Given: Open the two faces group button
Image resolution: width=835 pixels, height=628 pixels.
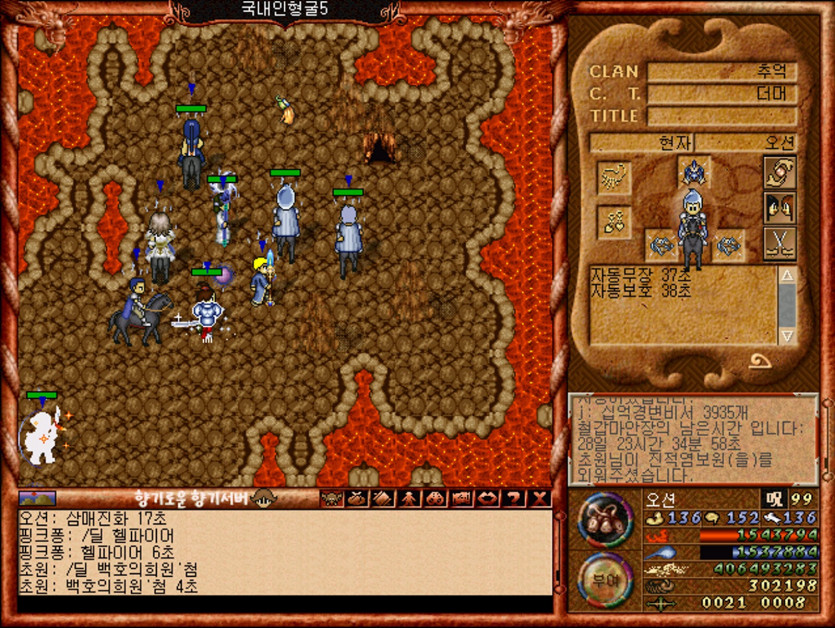Looking at the screenshot, I should click(x=778, y=208).
